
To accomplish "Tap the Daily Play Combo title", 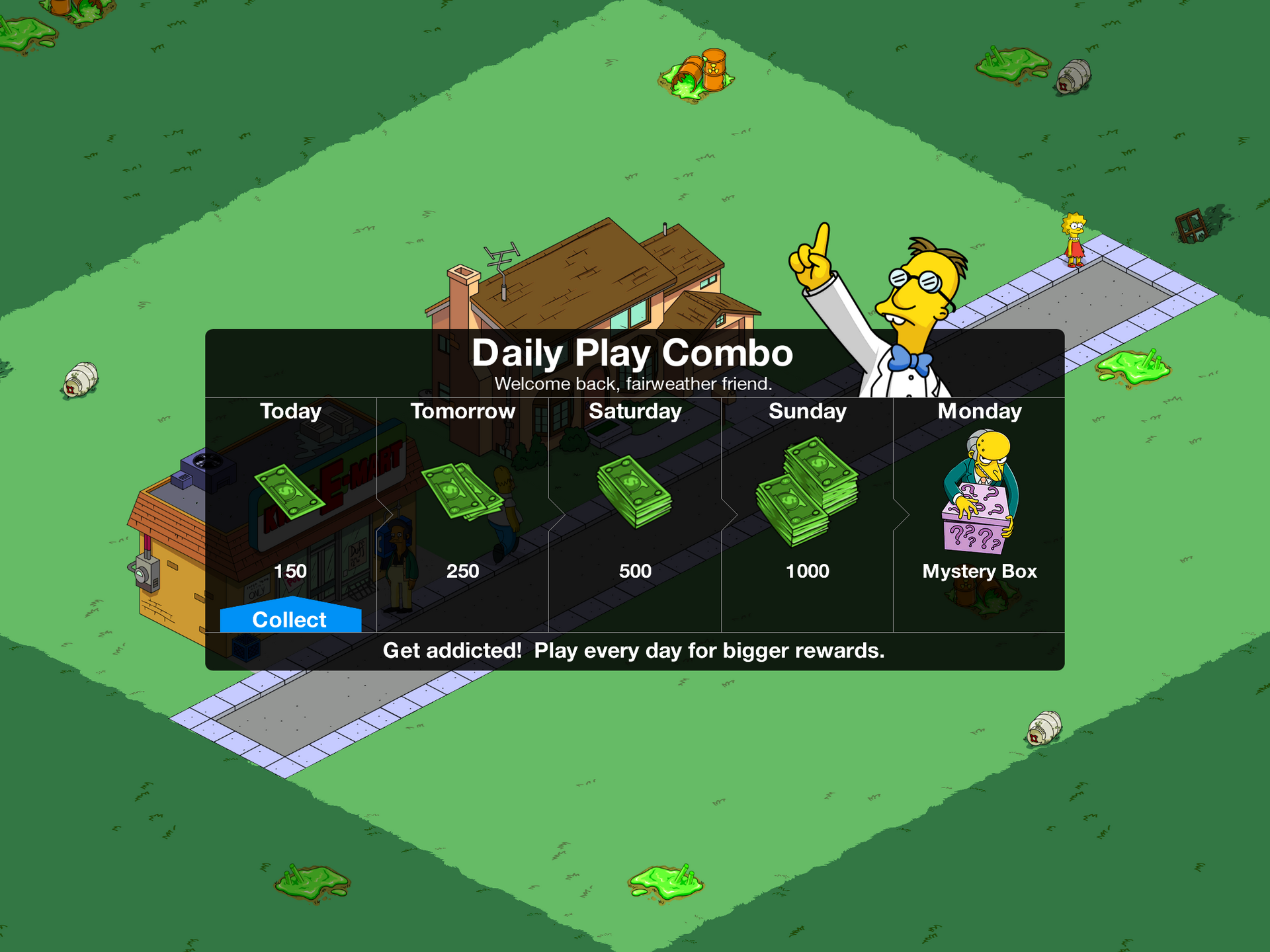I will 633,352.
